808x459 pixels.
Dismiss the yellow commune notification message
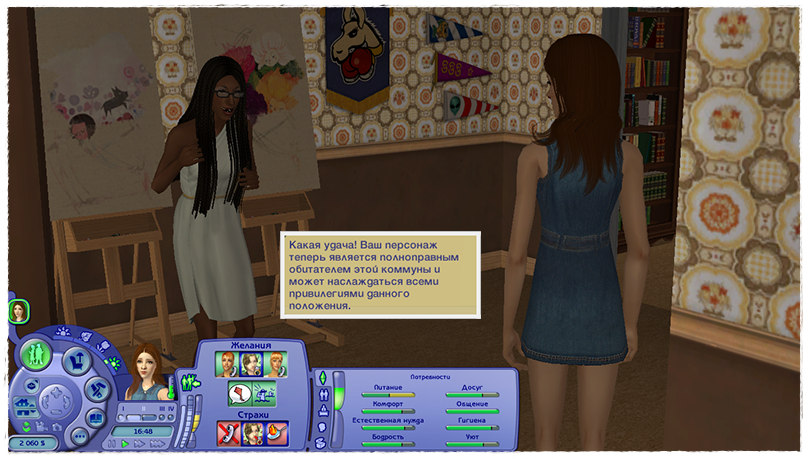coord(380,275)
